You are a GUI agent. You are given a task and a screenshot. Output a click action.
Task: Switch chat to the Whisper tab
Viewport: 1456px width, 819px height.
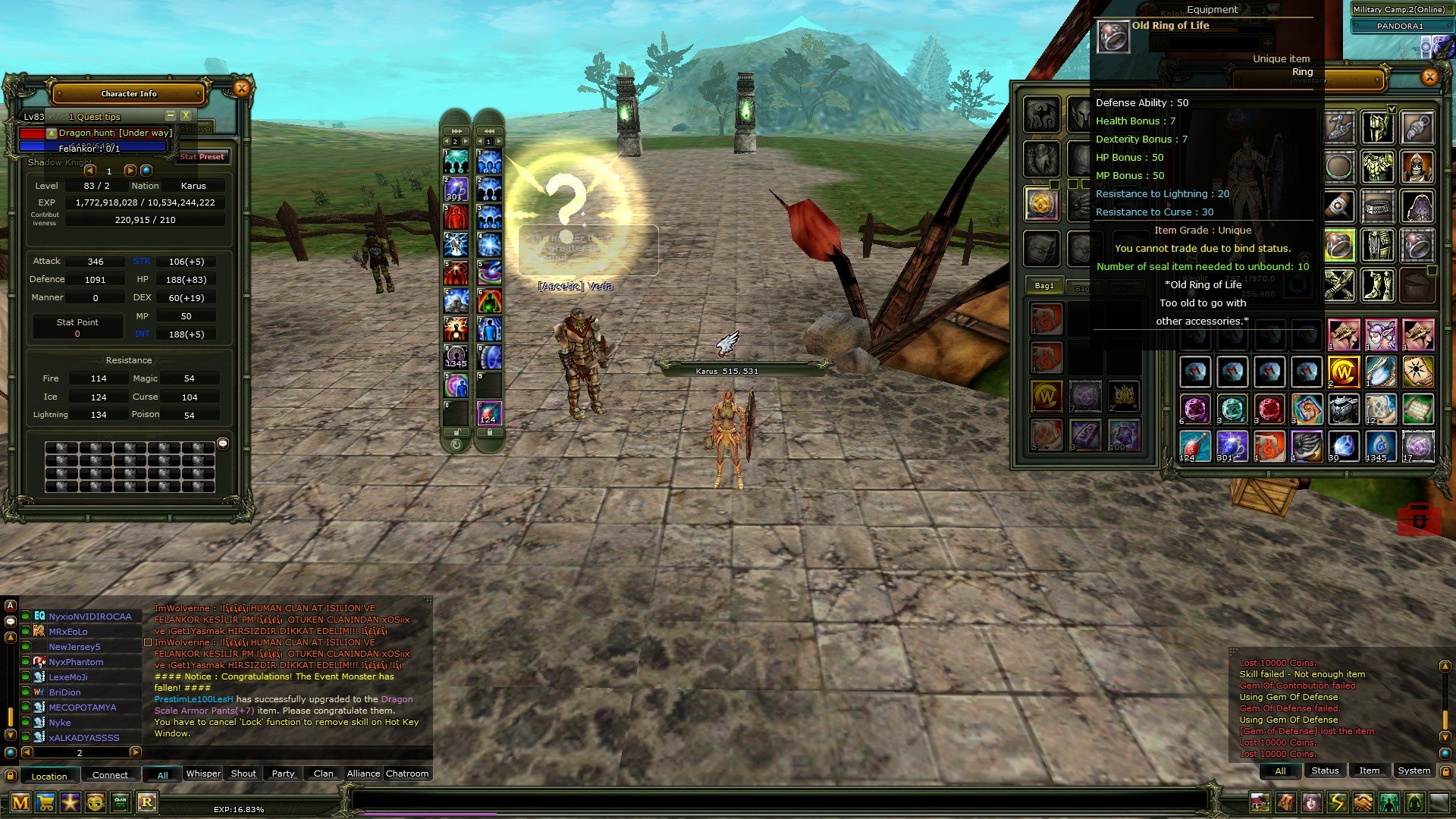tap(203, 773)
